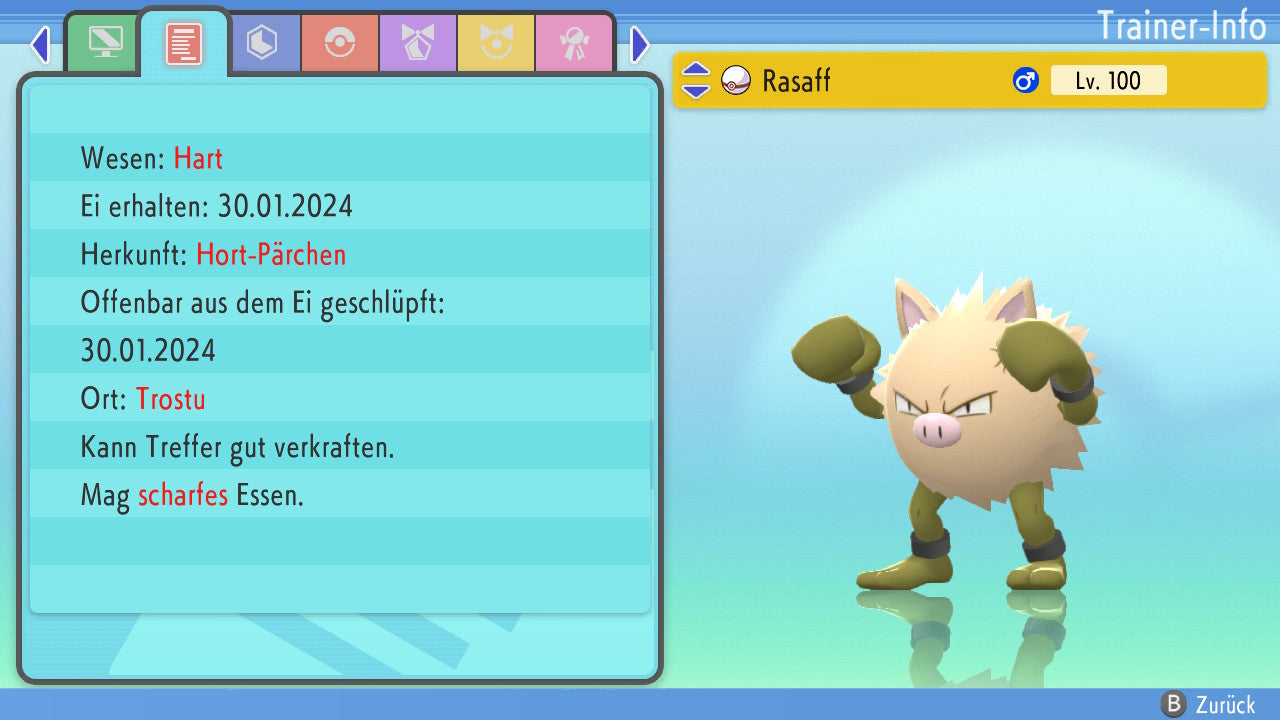Click the left arrow beside the tabs

coord(40,44)
